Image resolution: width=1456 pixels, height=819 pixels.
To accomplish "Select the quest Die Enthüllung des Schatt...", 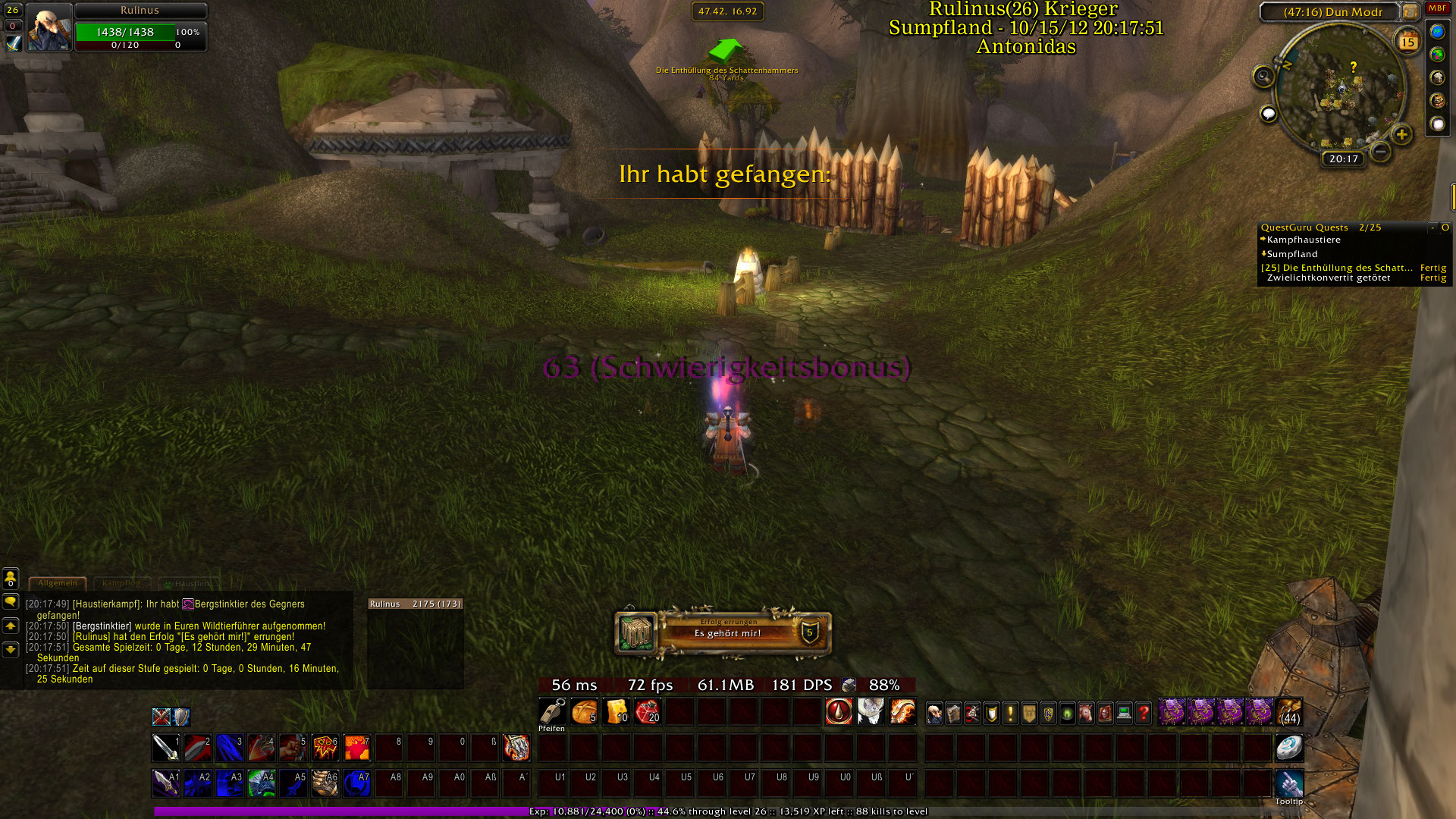I will tap(1336, 268).
